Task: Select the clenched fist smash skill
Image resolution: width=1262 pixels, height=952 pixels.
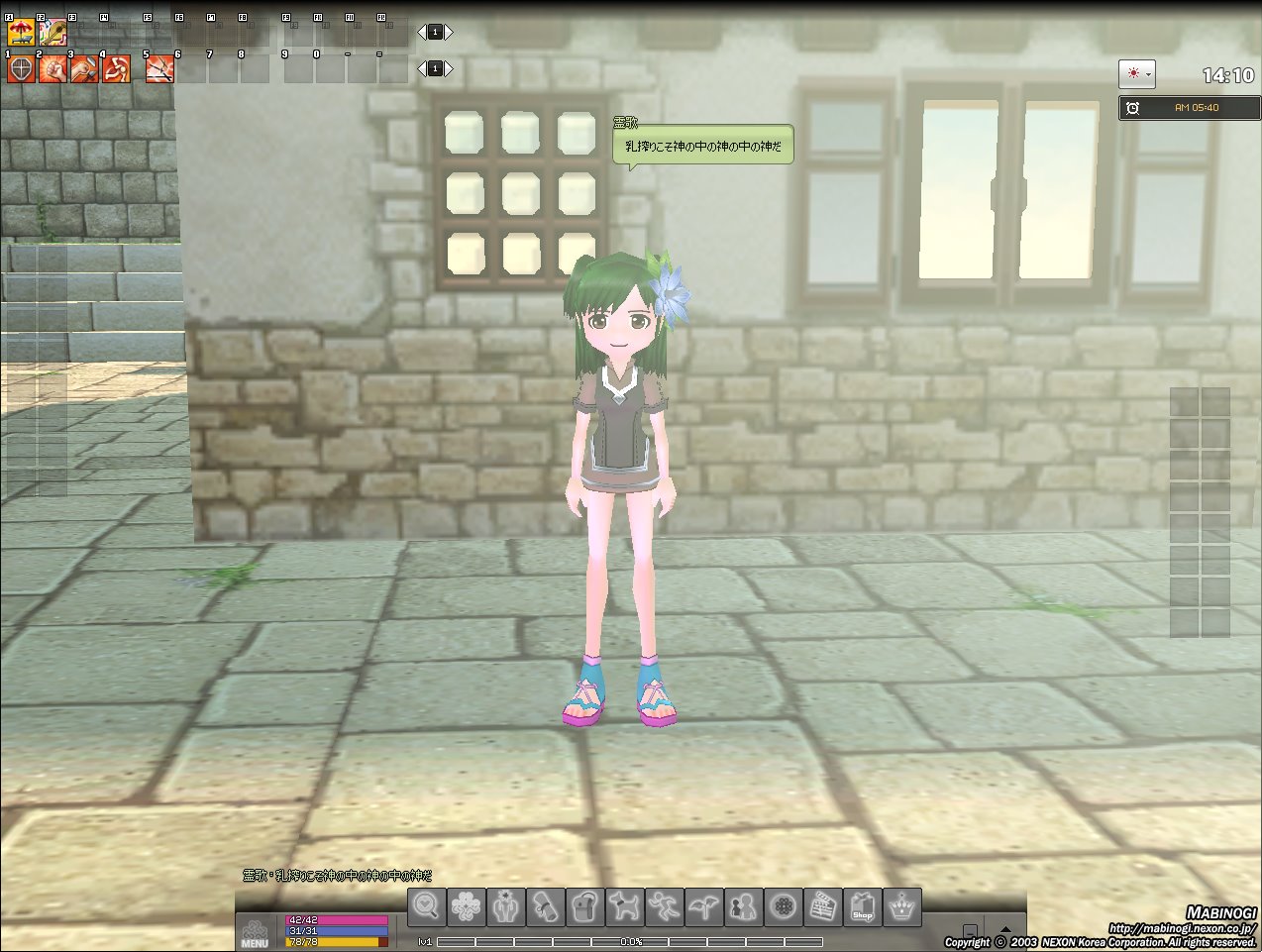Action: (x=53, y=69)
